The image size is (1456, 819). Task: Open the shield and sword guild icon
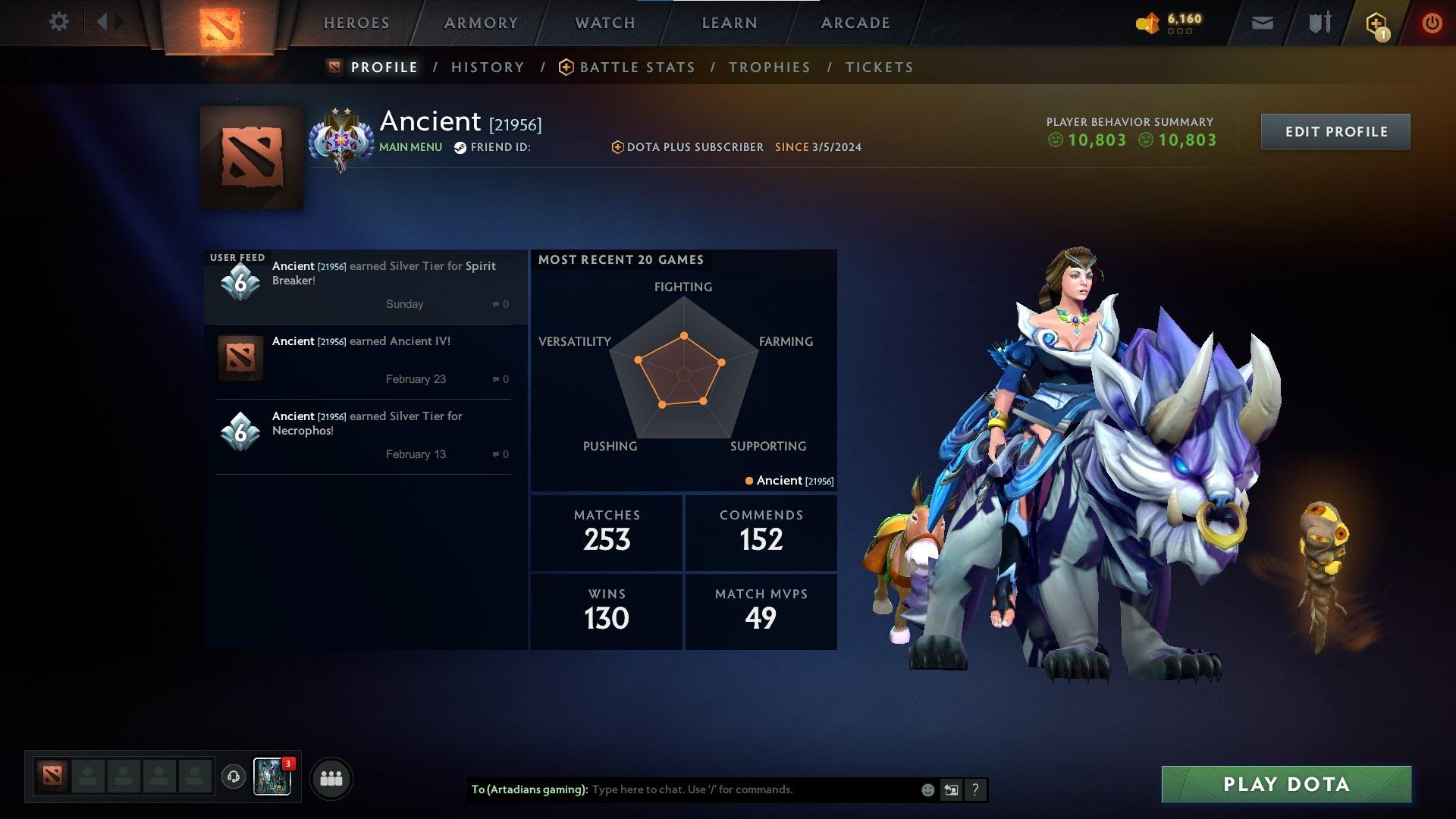1318,22
